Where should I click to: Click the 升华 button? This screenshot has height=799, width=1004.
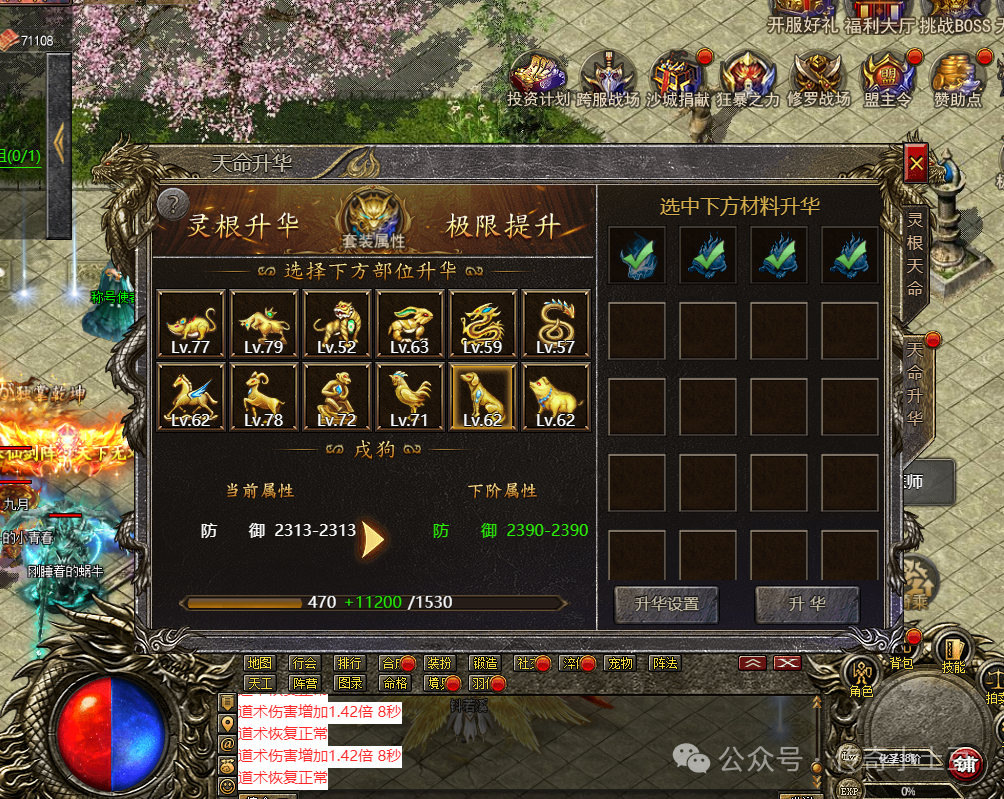(807, 604)
